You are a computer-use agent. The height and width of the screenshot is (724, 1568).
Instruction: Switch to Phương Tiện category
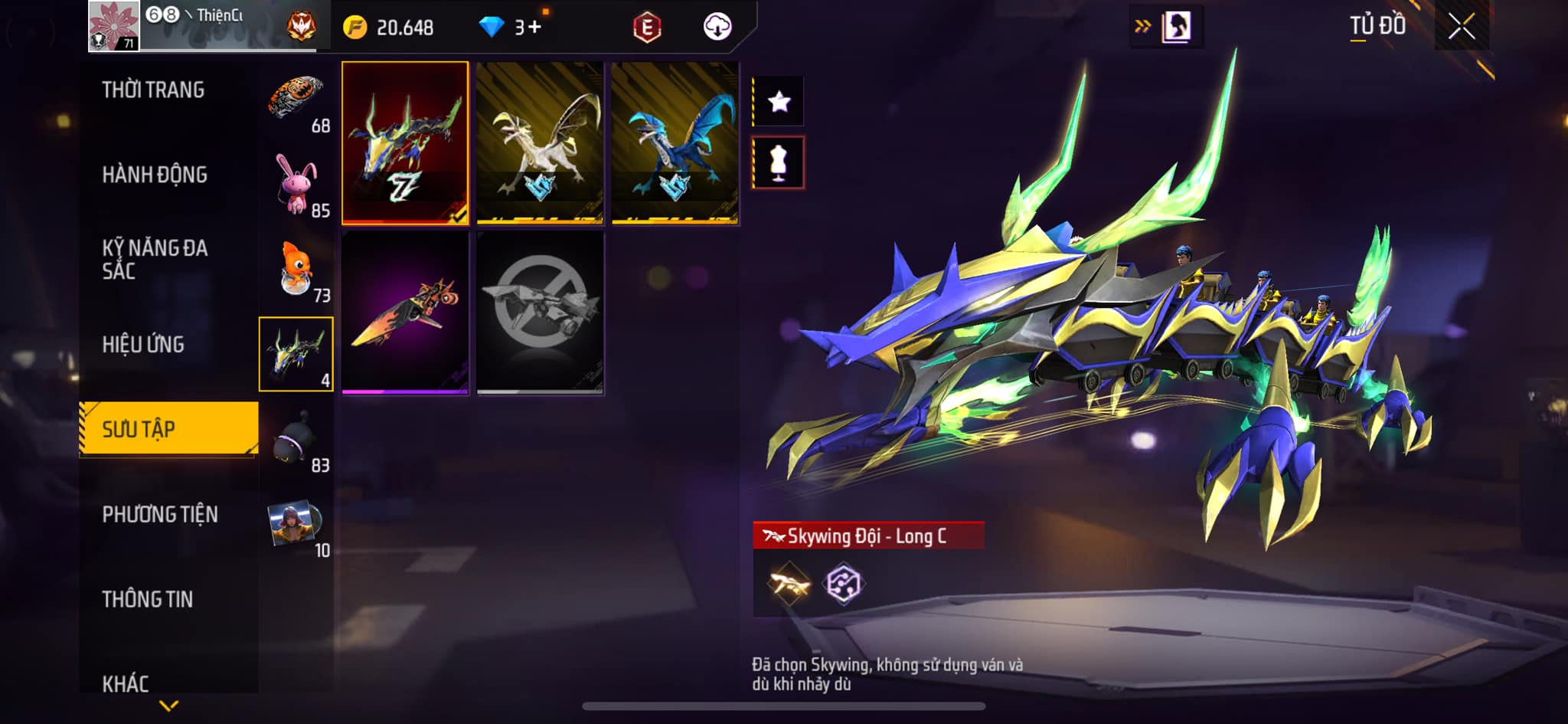tap(159, 515)
